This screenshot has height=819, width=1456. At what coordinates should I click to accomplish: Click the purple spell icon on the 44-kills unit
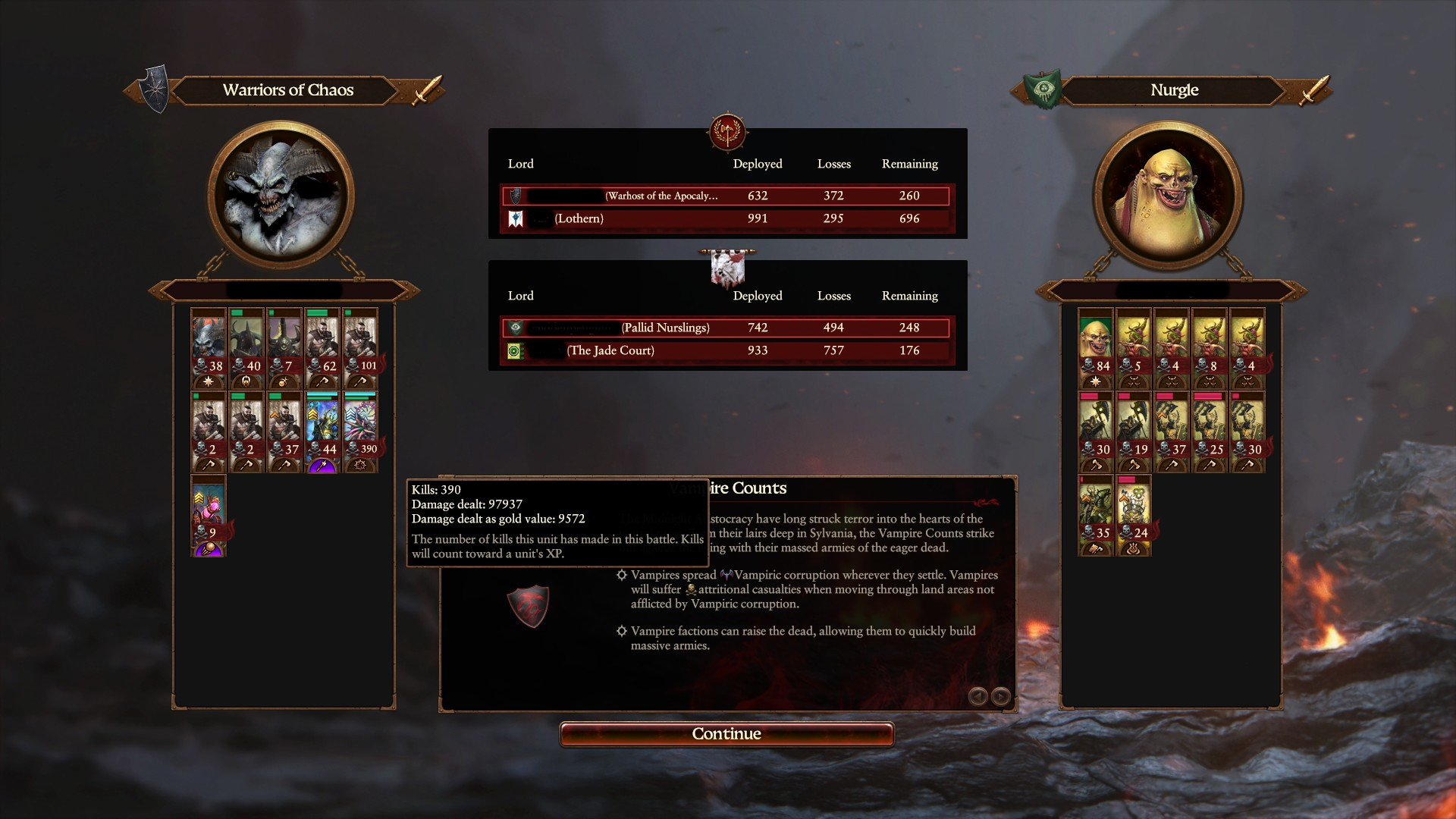pos(322,465)
